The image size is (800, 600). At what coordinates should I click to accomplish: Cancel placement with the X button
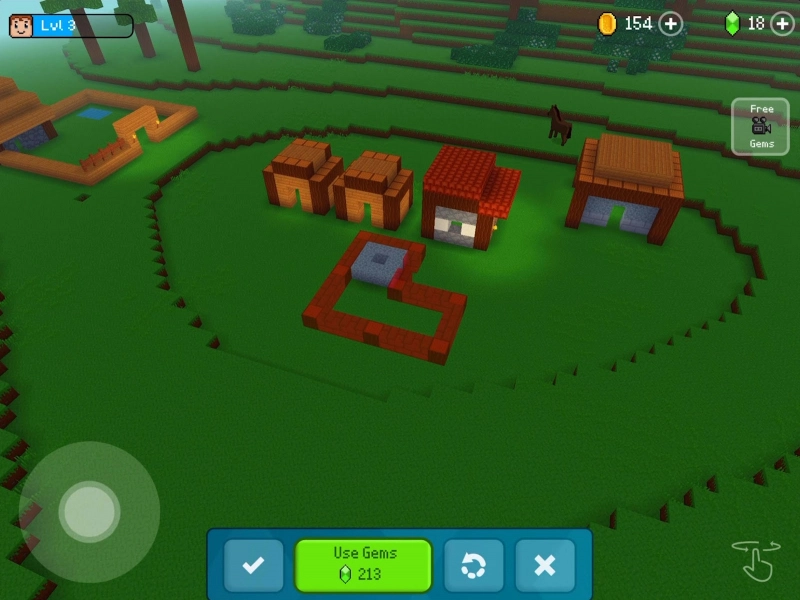[x=545, y=565]
